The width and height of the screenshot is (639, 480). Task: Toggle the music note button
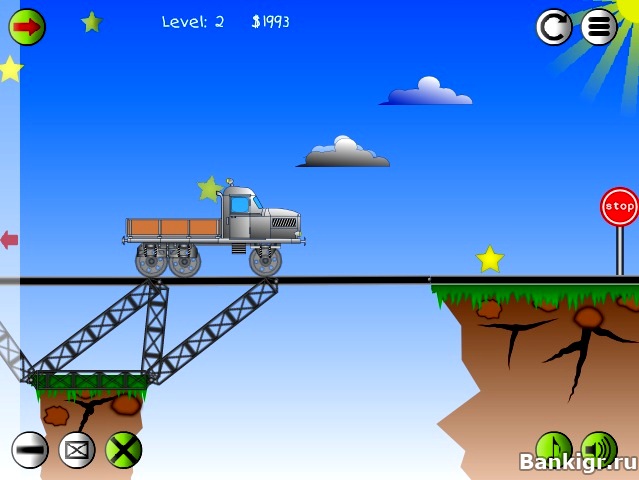[x=553, y=449]
